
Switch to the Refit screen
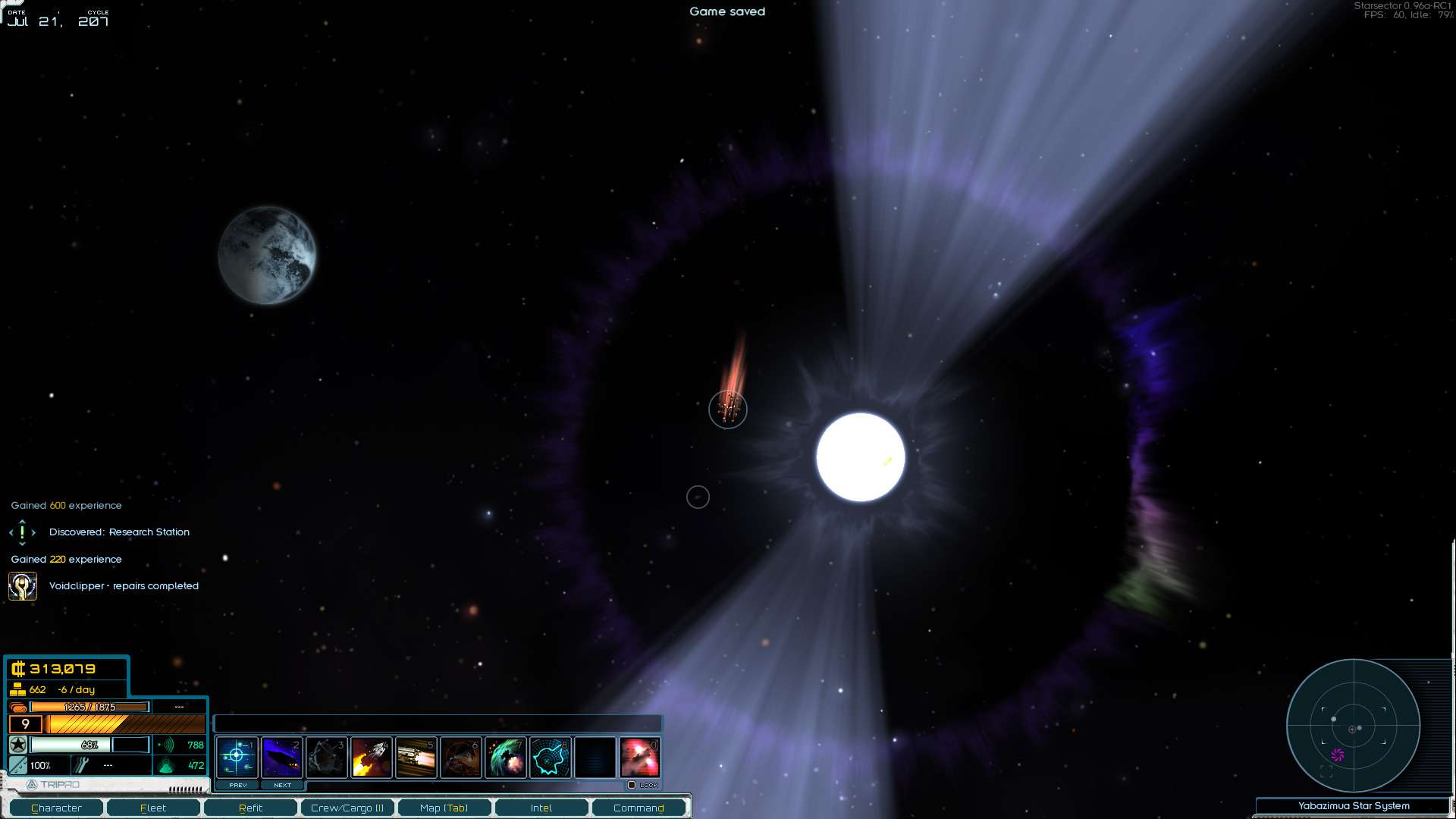click(250, 808)
